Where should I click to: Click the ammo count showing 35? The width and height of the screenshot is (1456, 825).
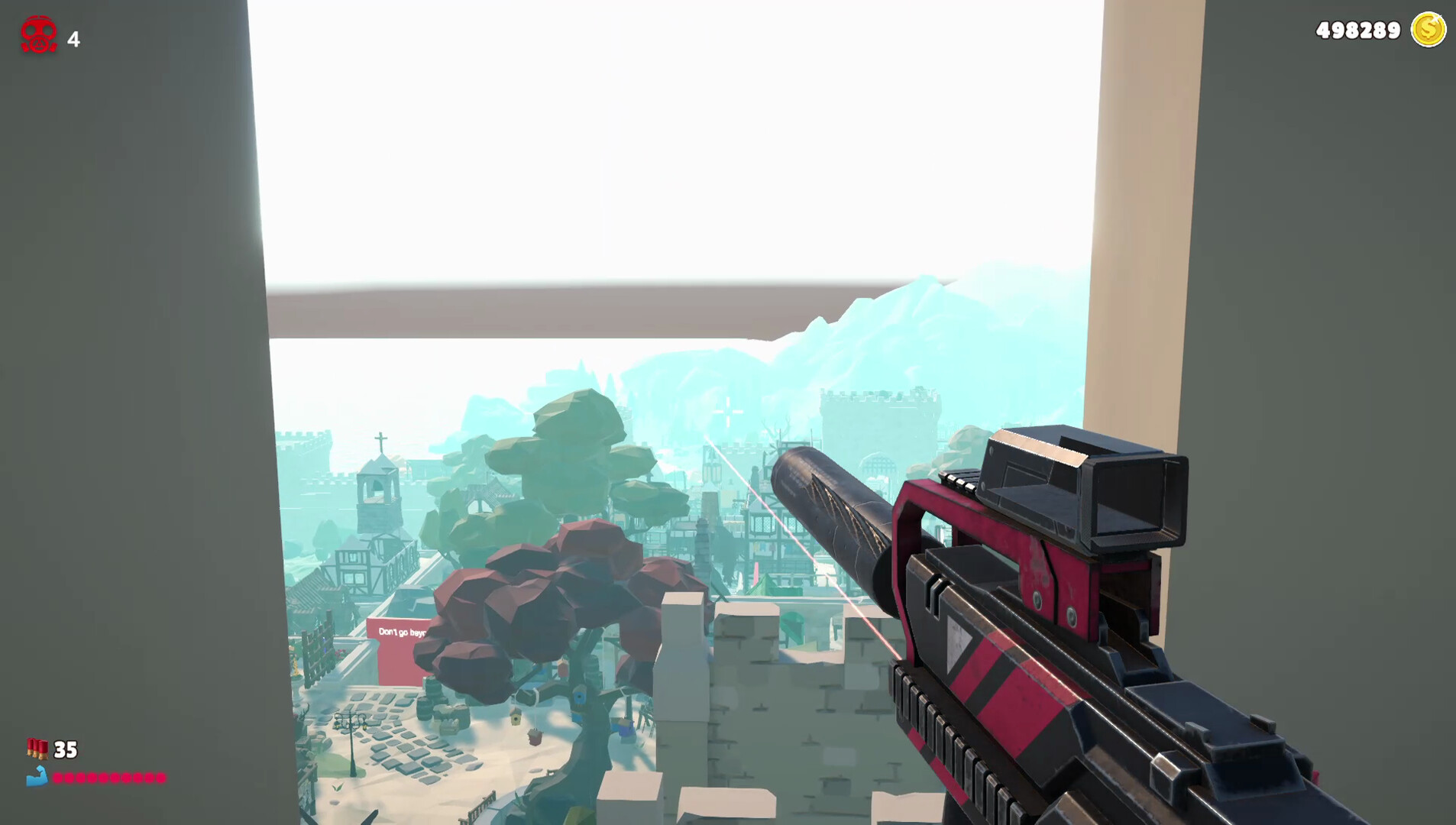pos(65,750)
